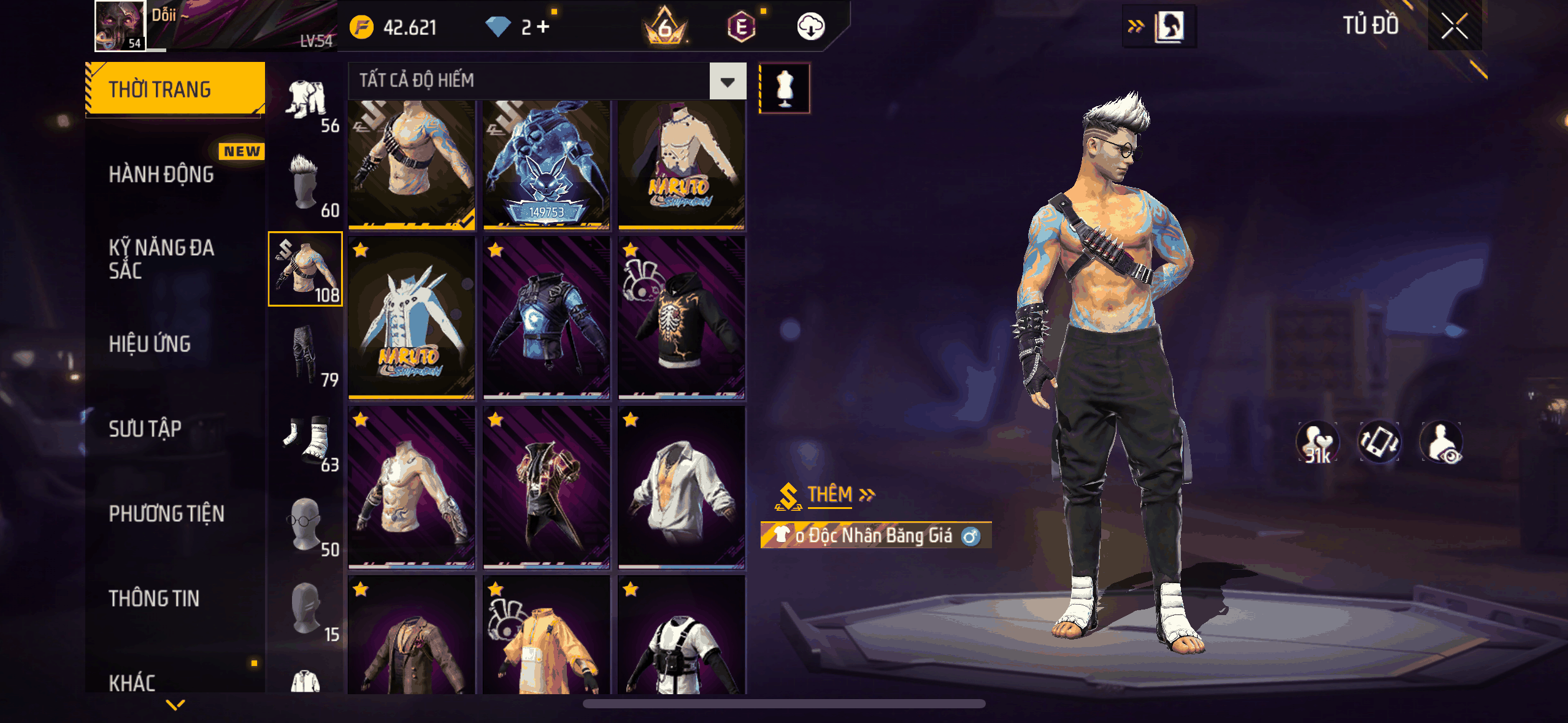Screen dimensions: 1568x723
Task: Select the glasses face accessory category
Action: click(x=306, y=524)
